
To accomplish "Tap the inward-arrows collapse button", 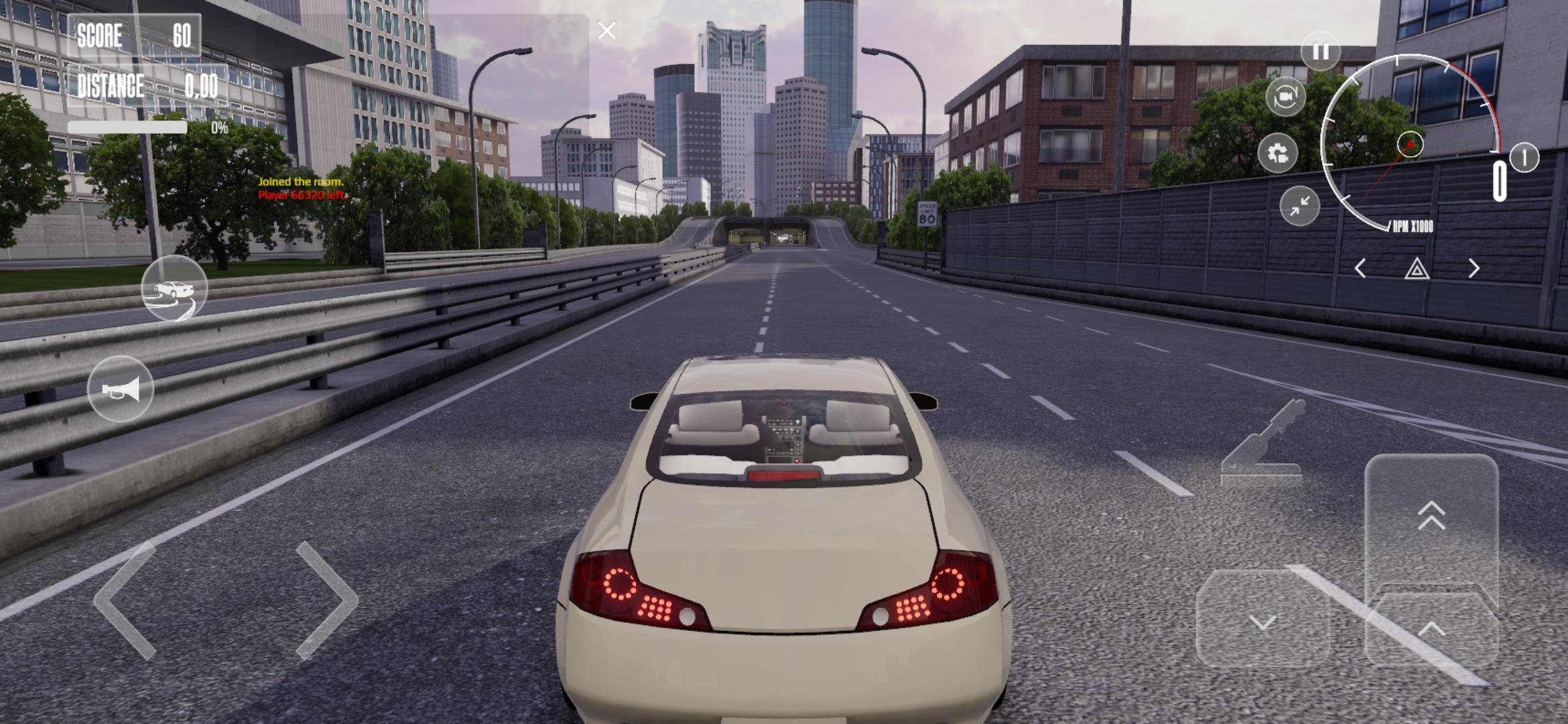I will (1299, 206).
